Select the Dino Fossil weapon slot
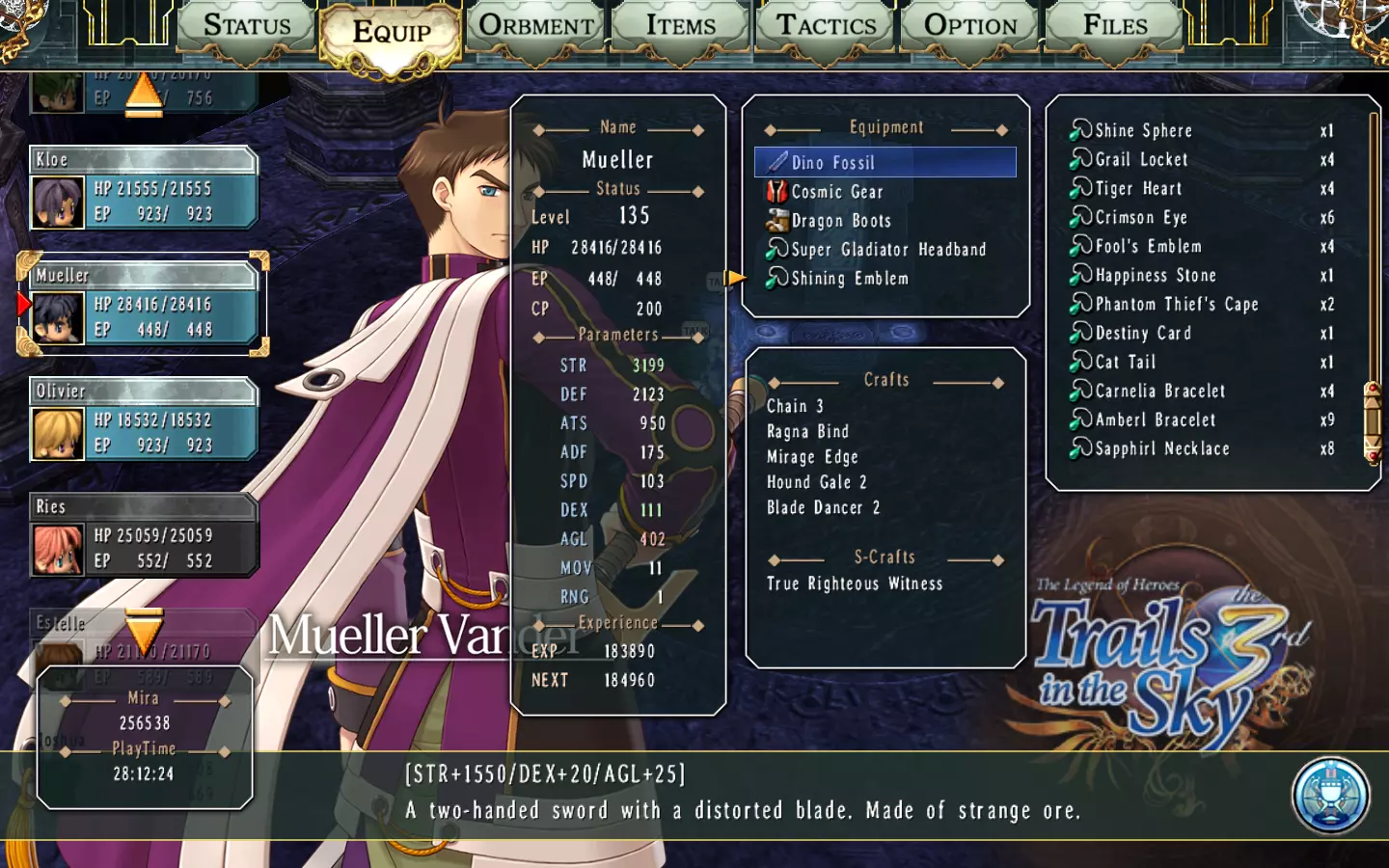The height and width of the screenshot is (868, 1389). pyautogui.click(x=885, y=162)
